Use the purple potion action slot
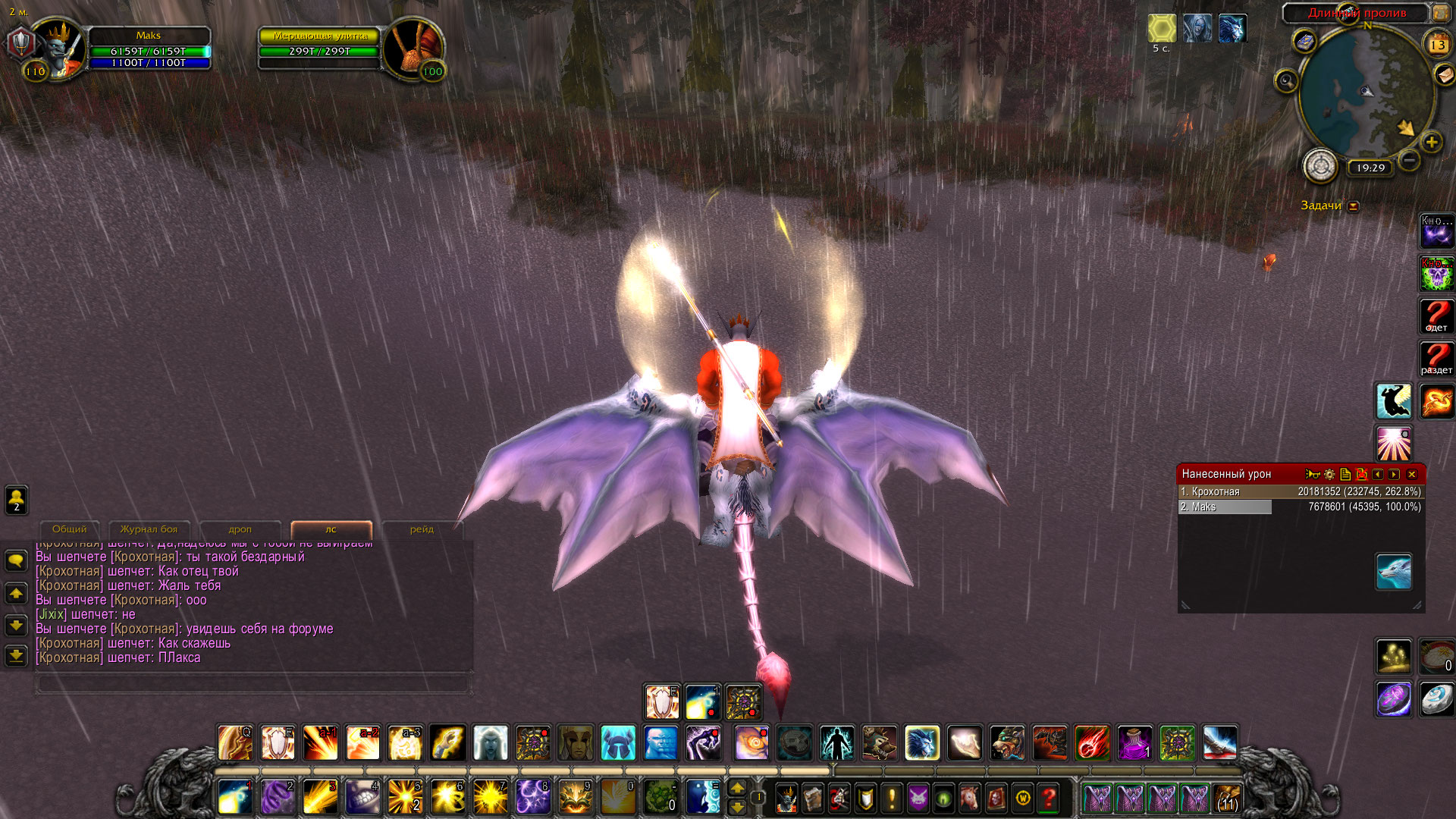Screen dimensions: 1456x819 point(1134,743)
